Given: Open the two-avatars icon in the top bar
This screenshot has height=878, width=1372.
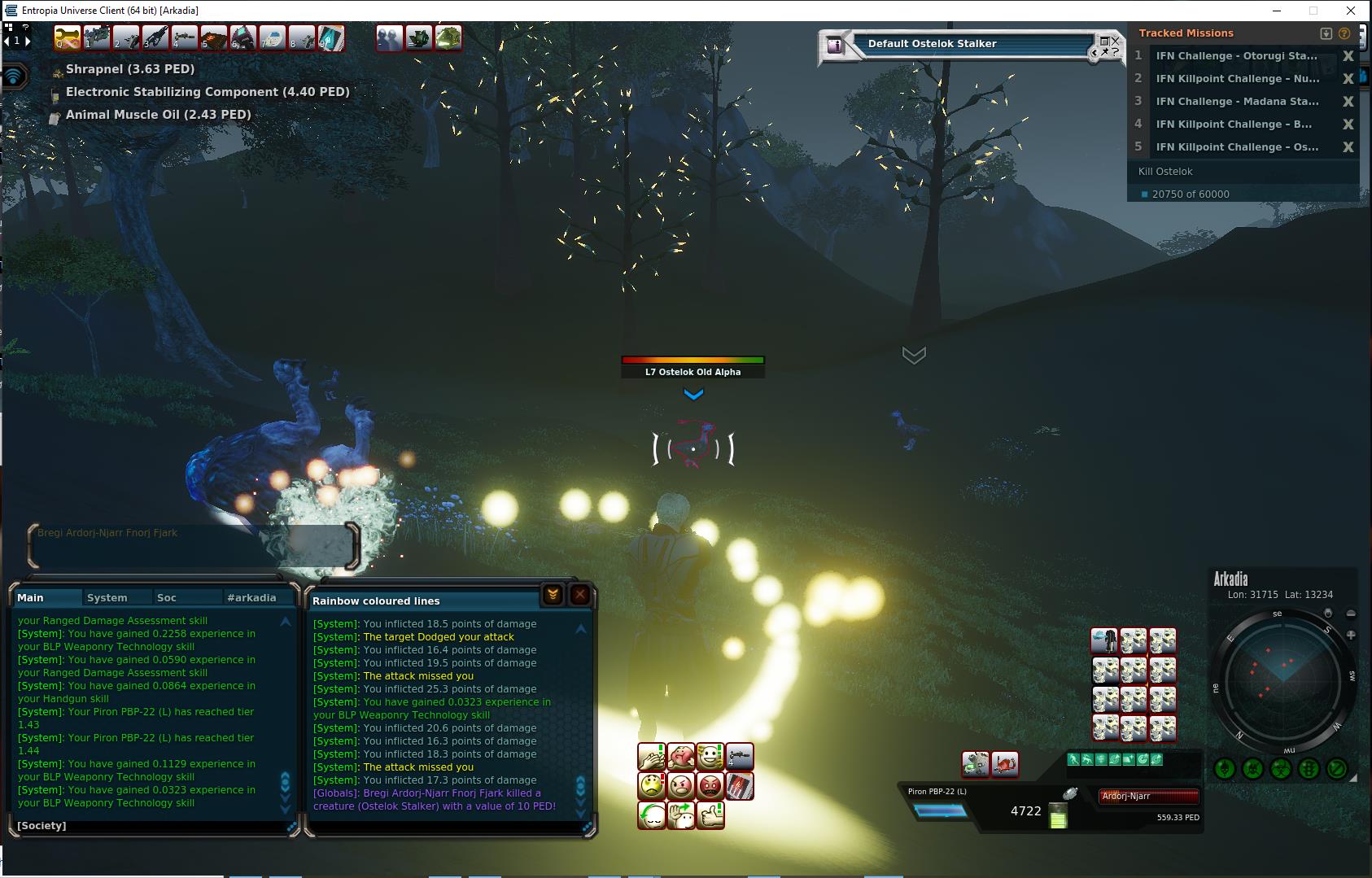Looking at the screenshot, I should [x=390, y=38].
